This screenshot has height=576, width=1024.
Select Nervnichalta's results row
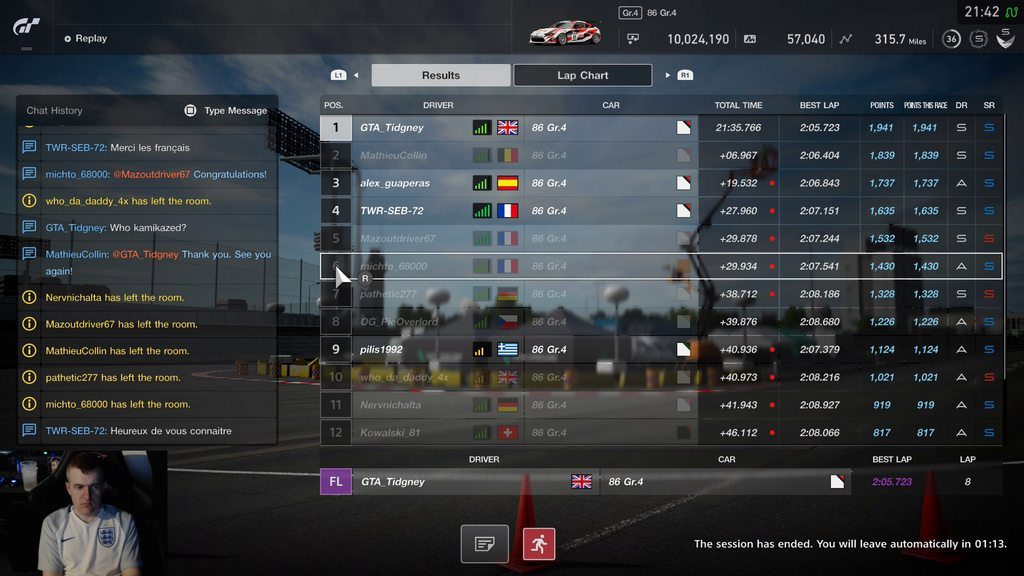pos(660,405)
